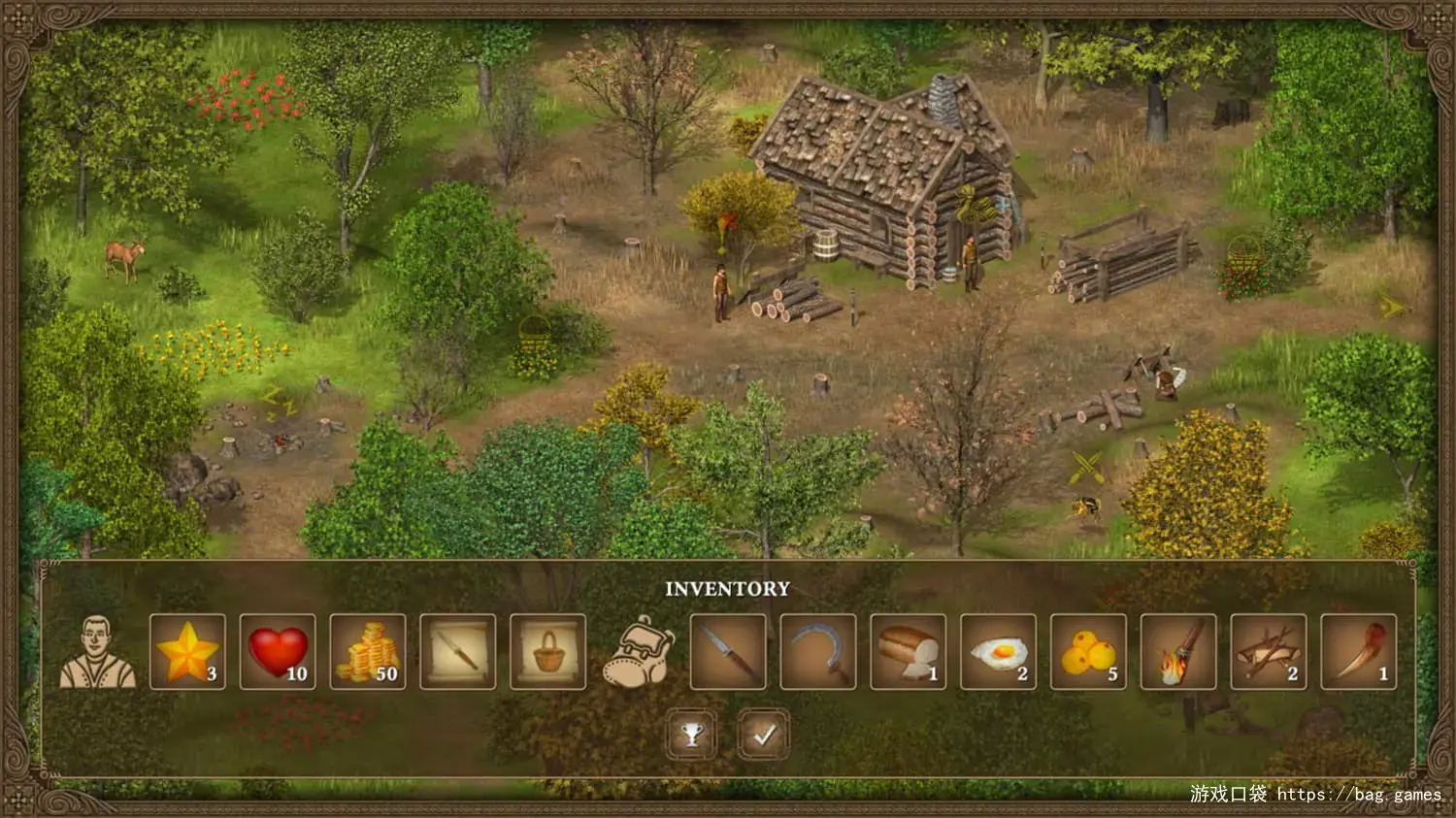Select the bundle of sticks
This screenshot has width=1456, height=818.
coord(1269,652)
